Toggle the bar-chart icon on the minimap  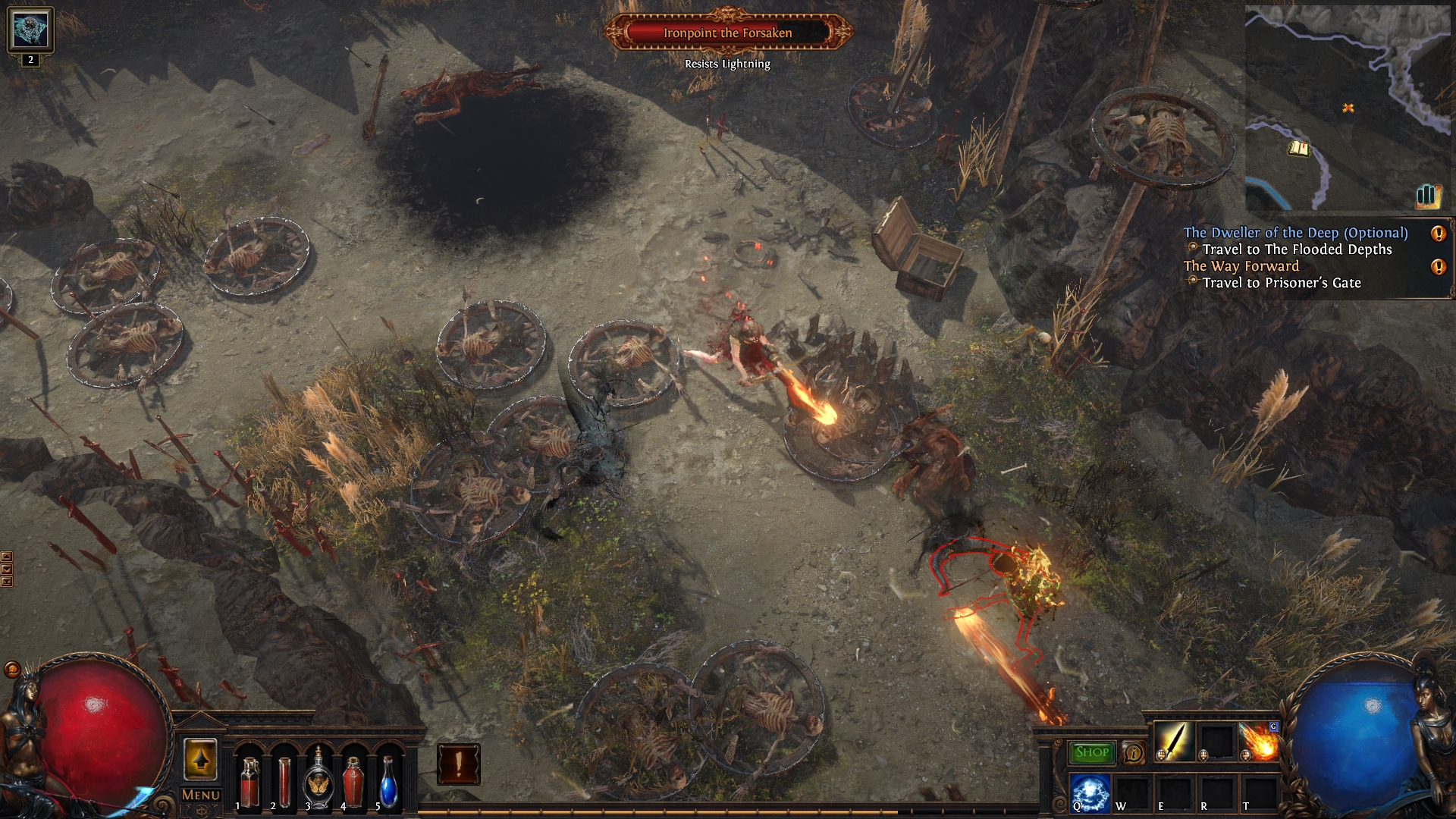coord(1426,196)
